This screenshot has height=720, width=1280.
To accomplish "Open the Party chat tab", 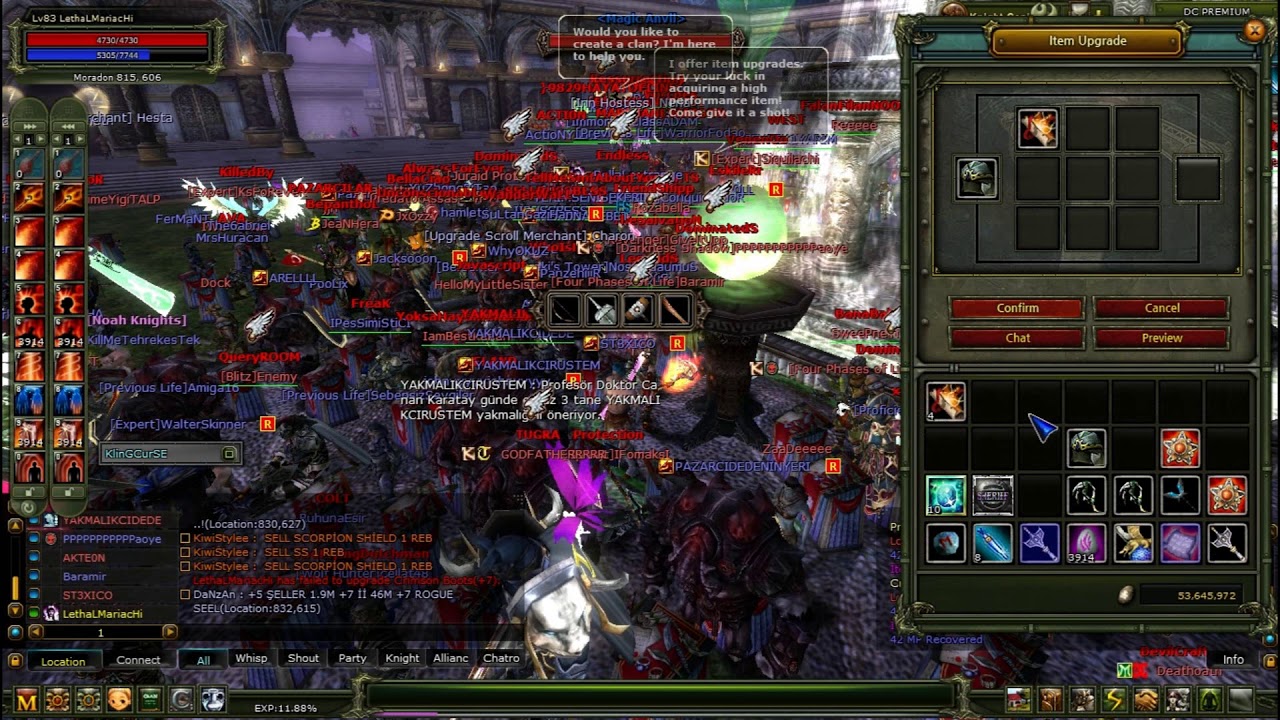I will point(352,658).
